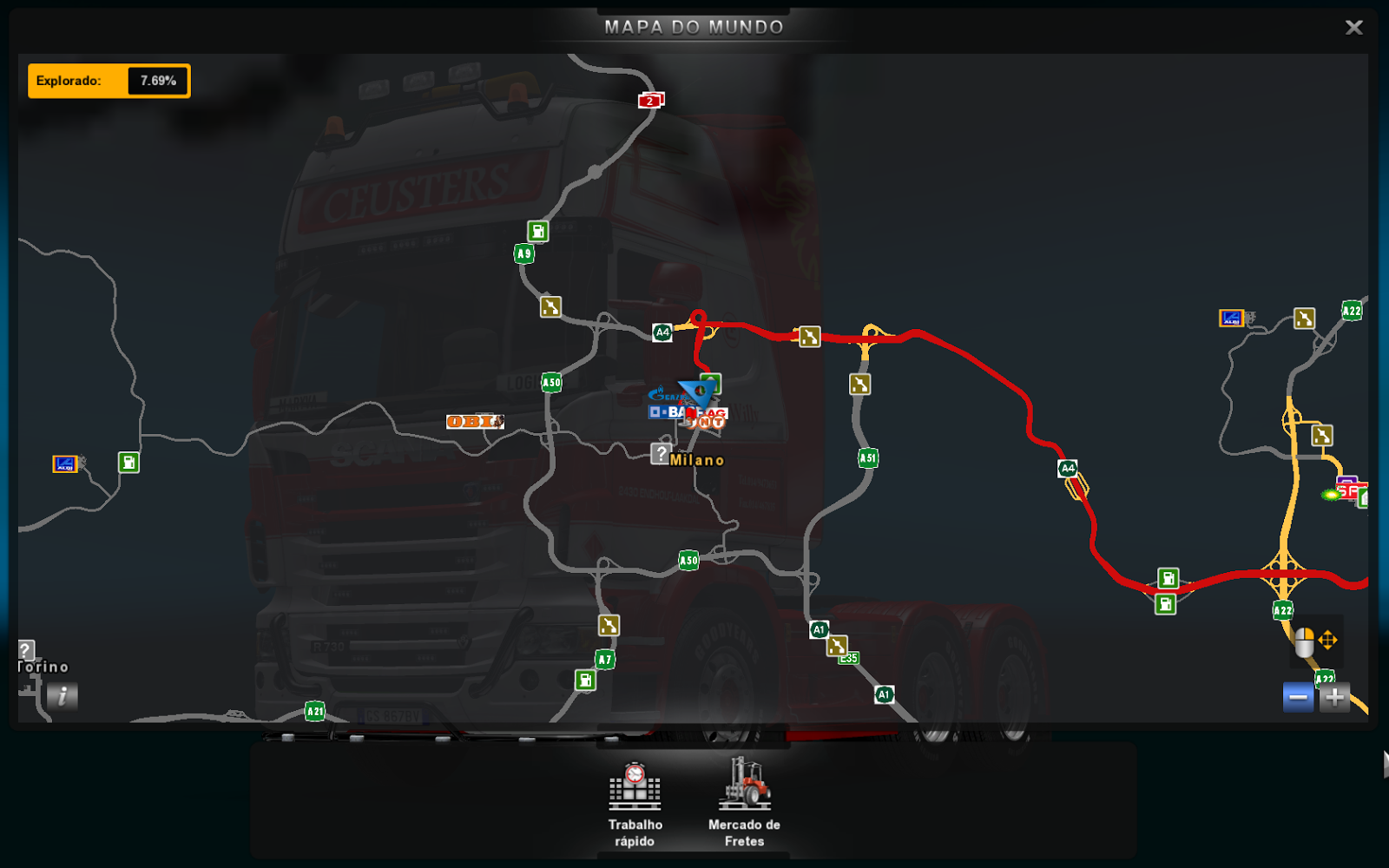This screenshot has height=868, width=1389.
Task: Click the ALDI logo on the left map edge
Action: click(x=66, y=464)
